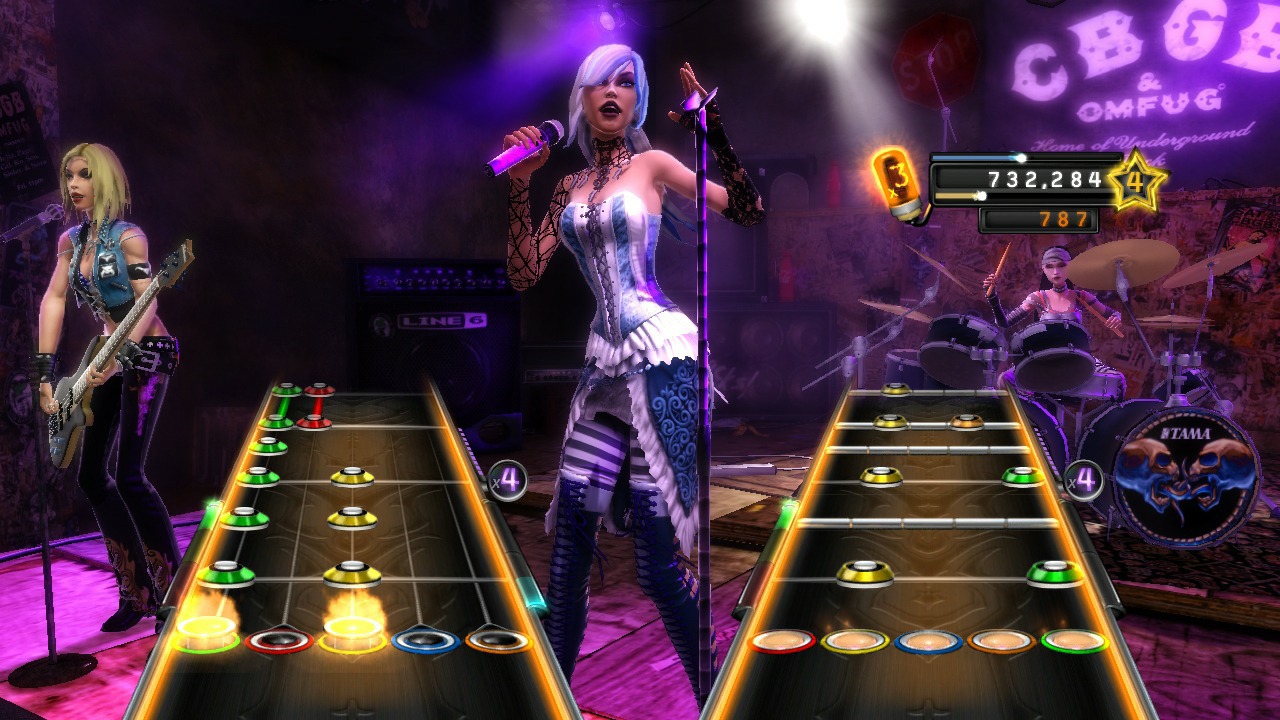Open the note streak counter showing 787
1280x720 pixels.
click(1040, 221)
